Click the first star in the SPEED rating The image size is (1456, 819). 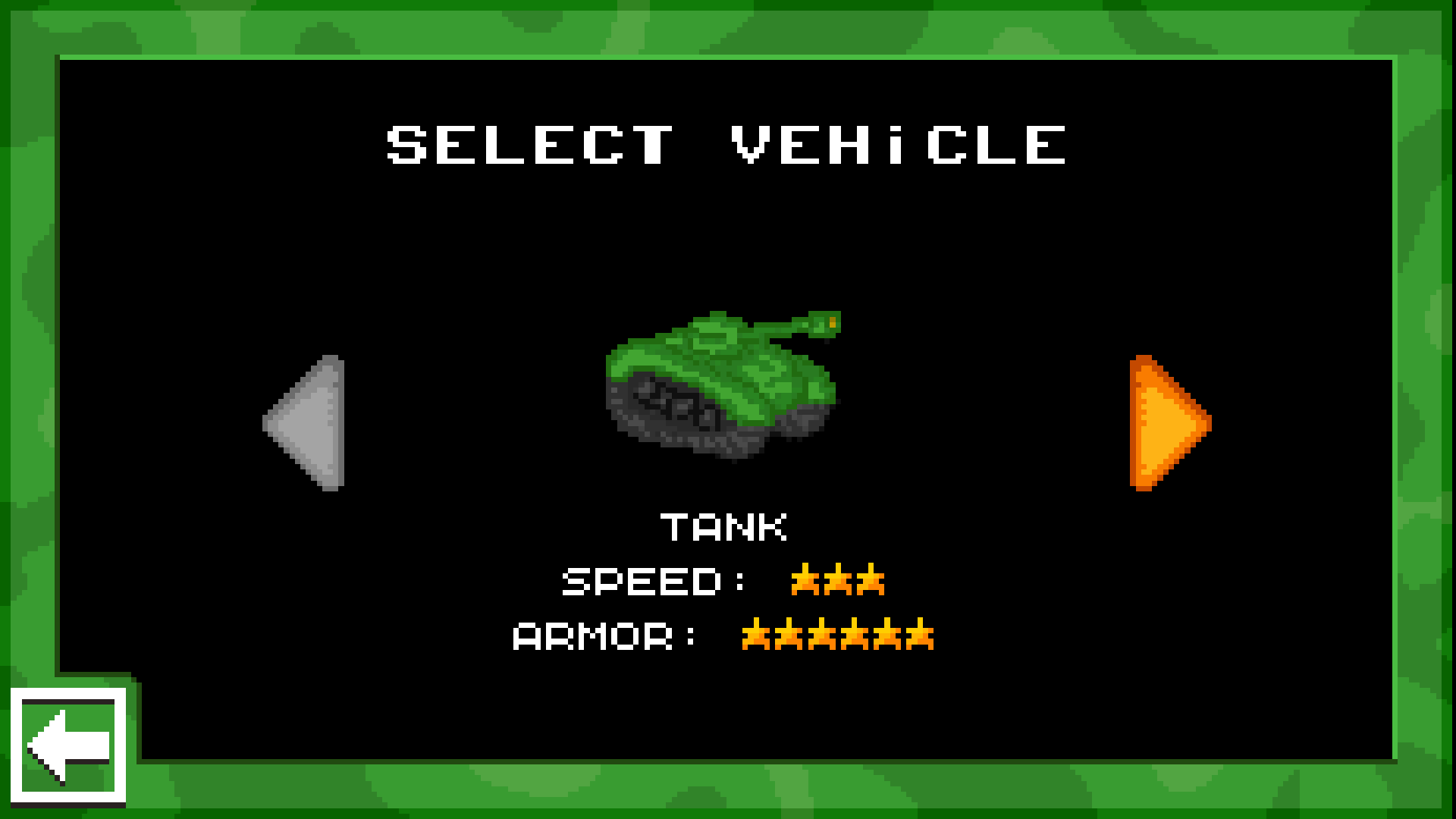click(x=804, y=580)
